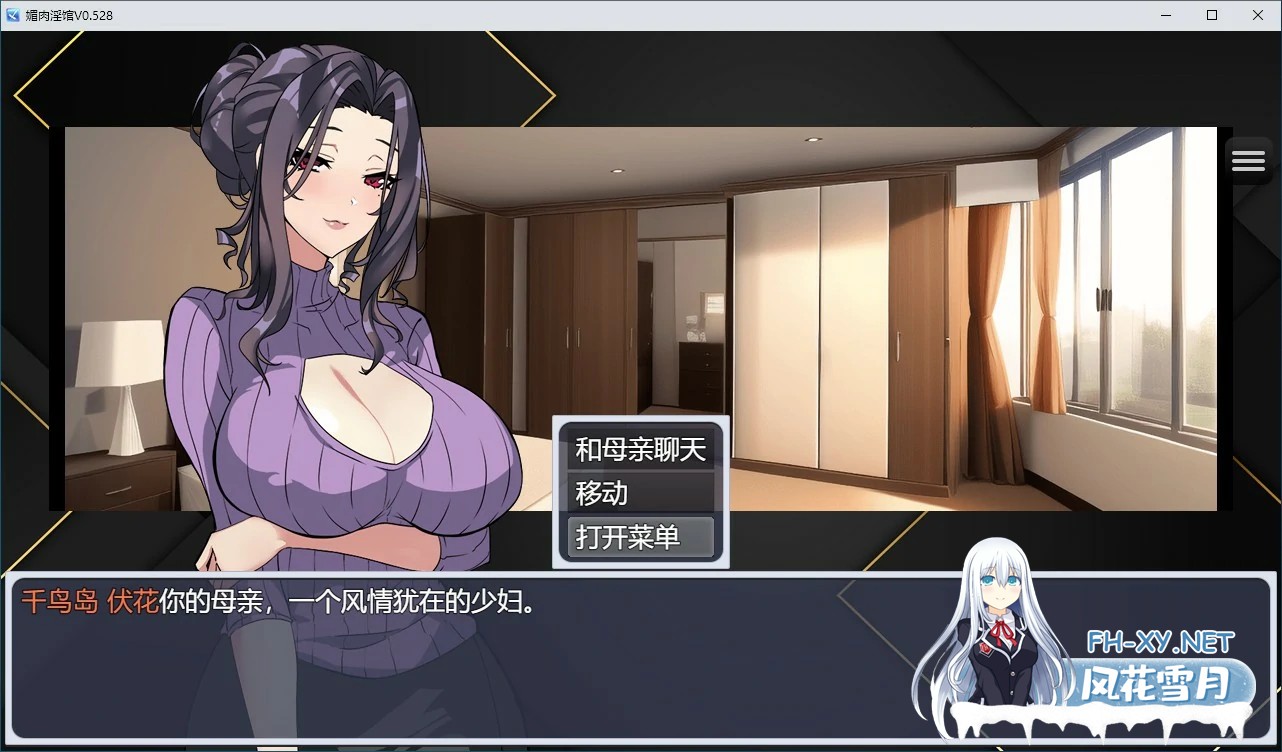
Task: Choose the "移动" option from the choice menu
Action: point(638,493)
